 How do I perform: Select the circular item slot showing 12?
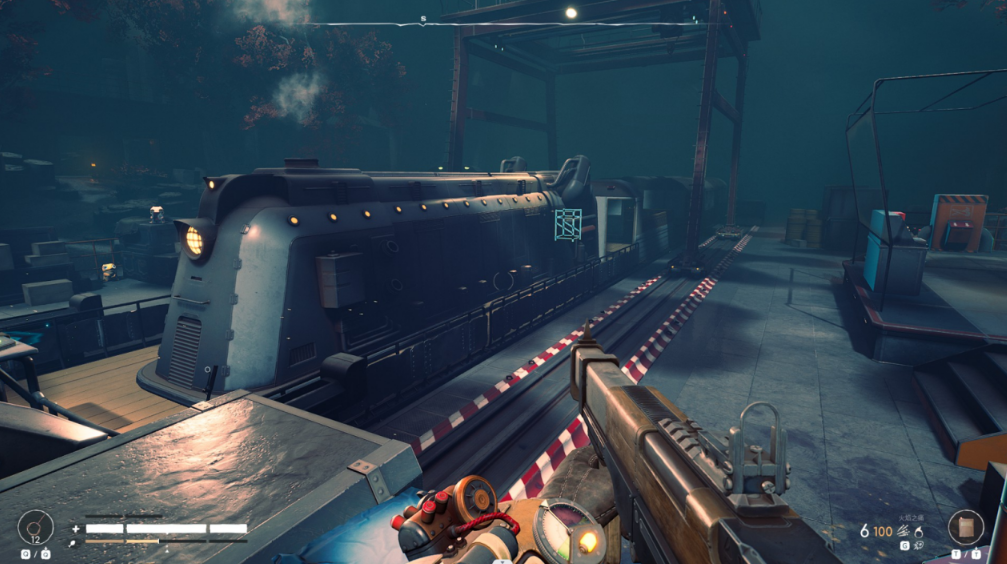pyautogui.click(x=34, y=527)
